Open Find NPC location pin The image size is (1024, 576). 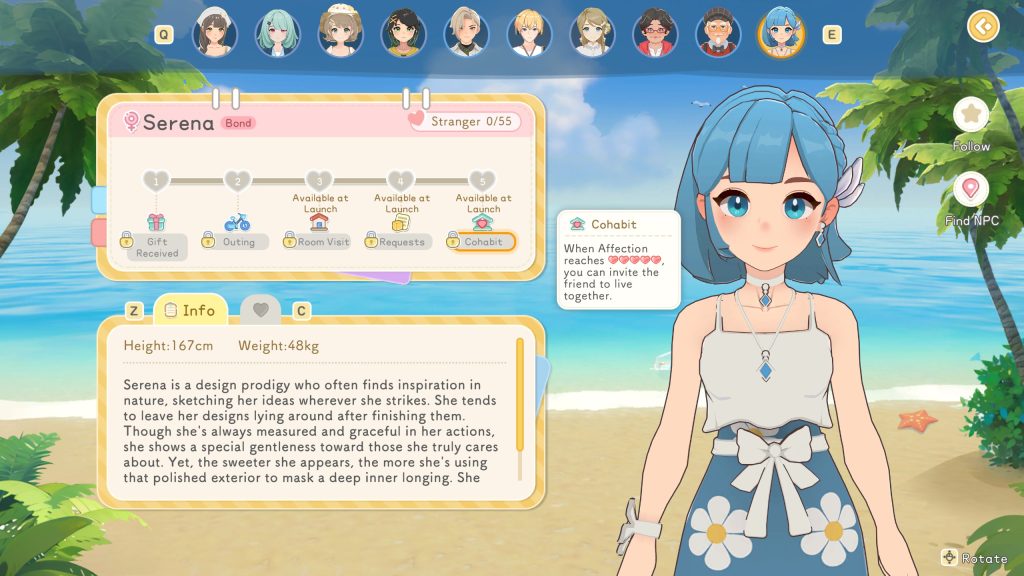pos(970,190)
